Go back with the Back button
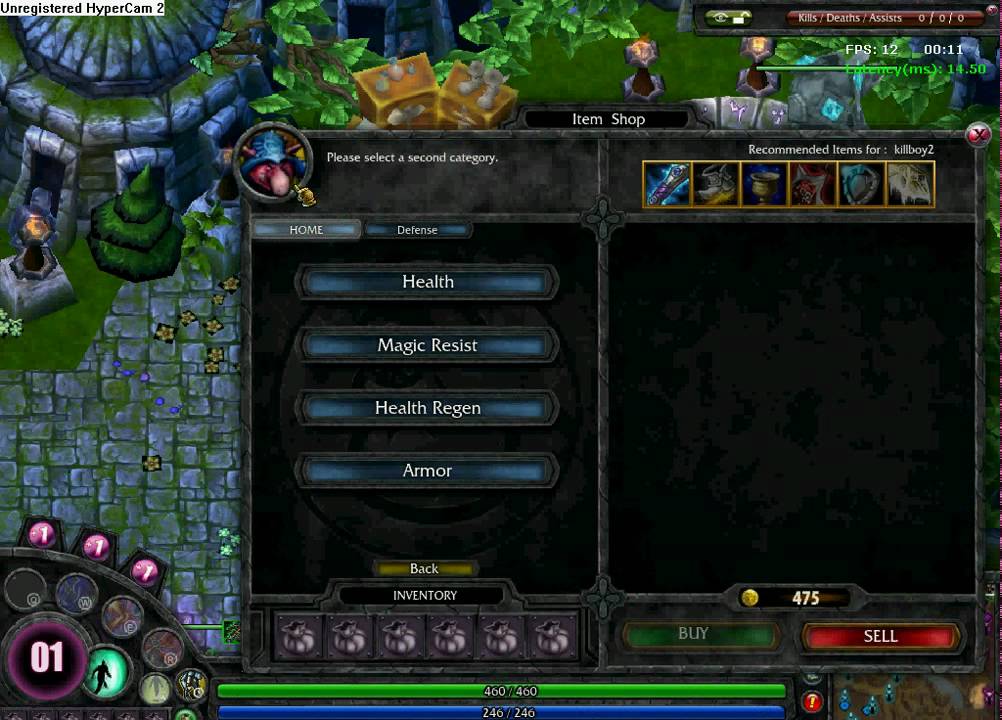 pos(424,569)
